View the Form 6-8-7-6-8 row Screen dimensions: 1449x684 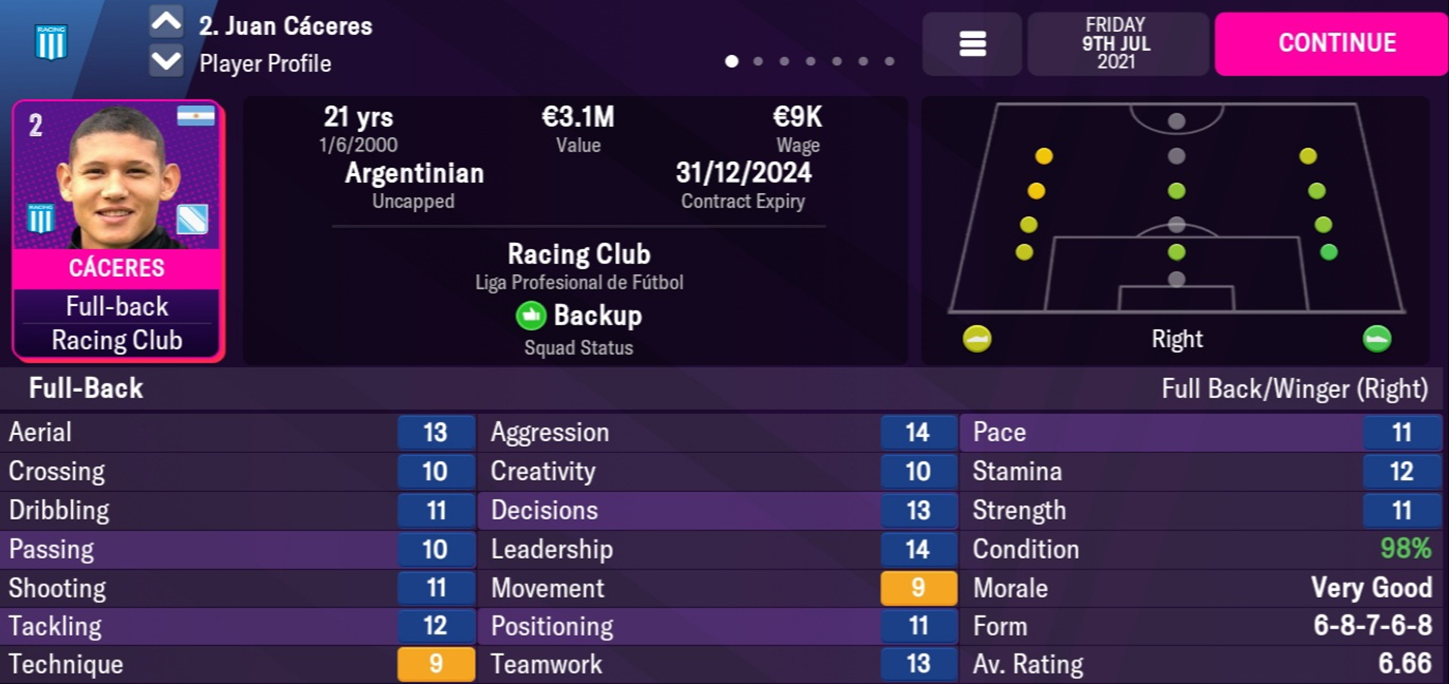click(1201, 627)
